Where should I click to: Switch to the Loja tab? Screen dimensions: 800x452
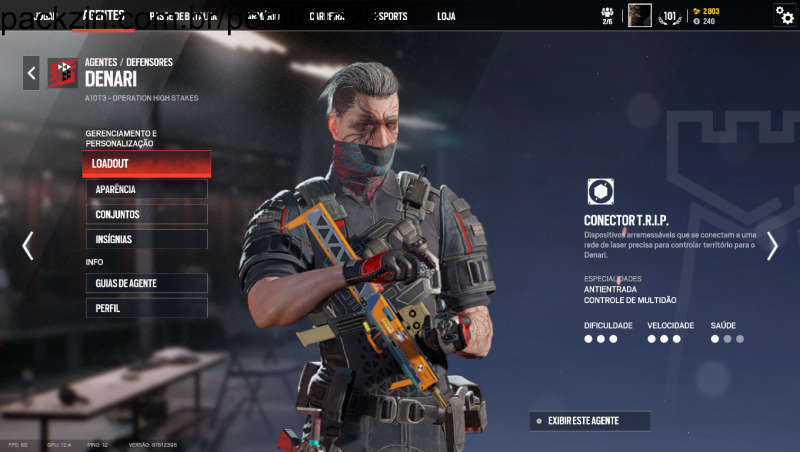[446, 16]
